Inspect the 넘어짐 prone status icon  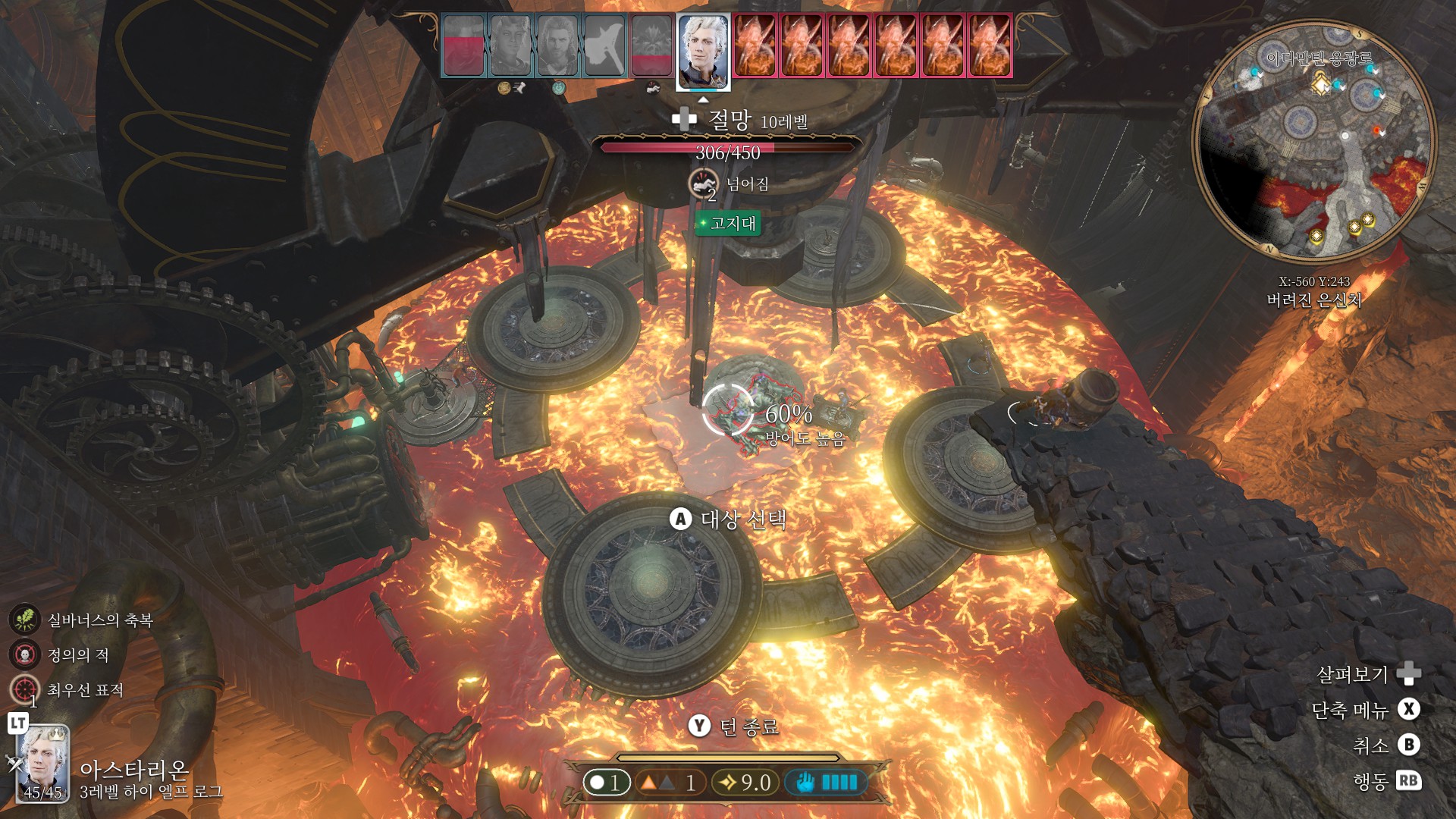[x=703, y=184]
